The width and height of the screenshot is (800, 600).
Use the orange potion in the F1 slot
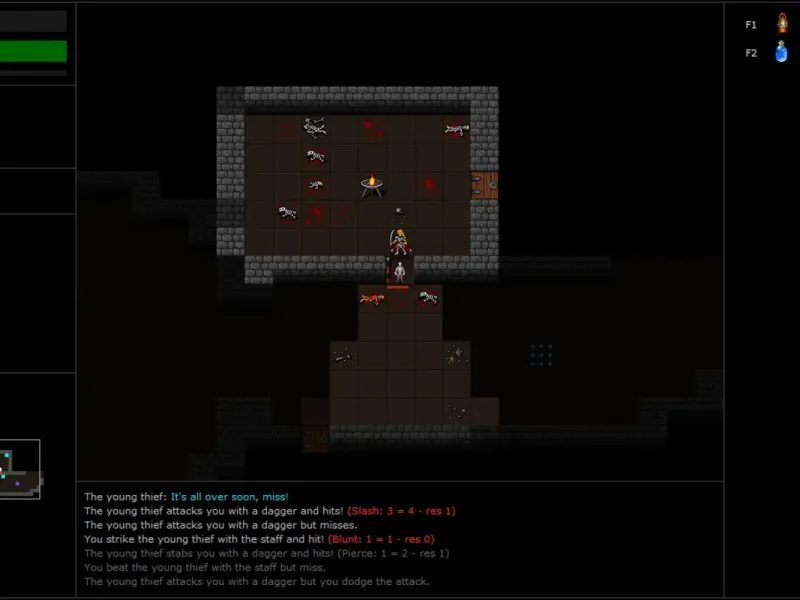pos(782,23)
